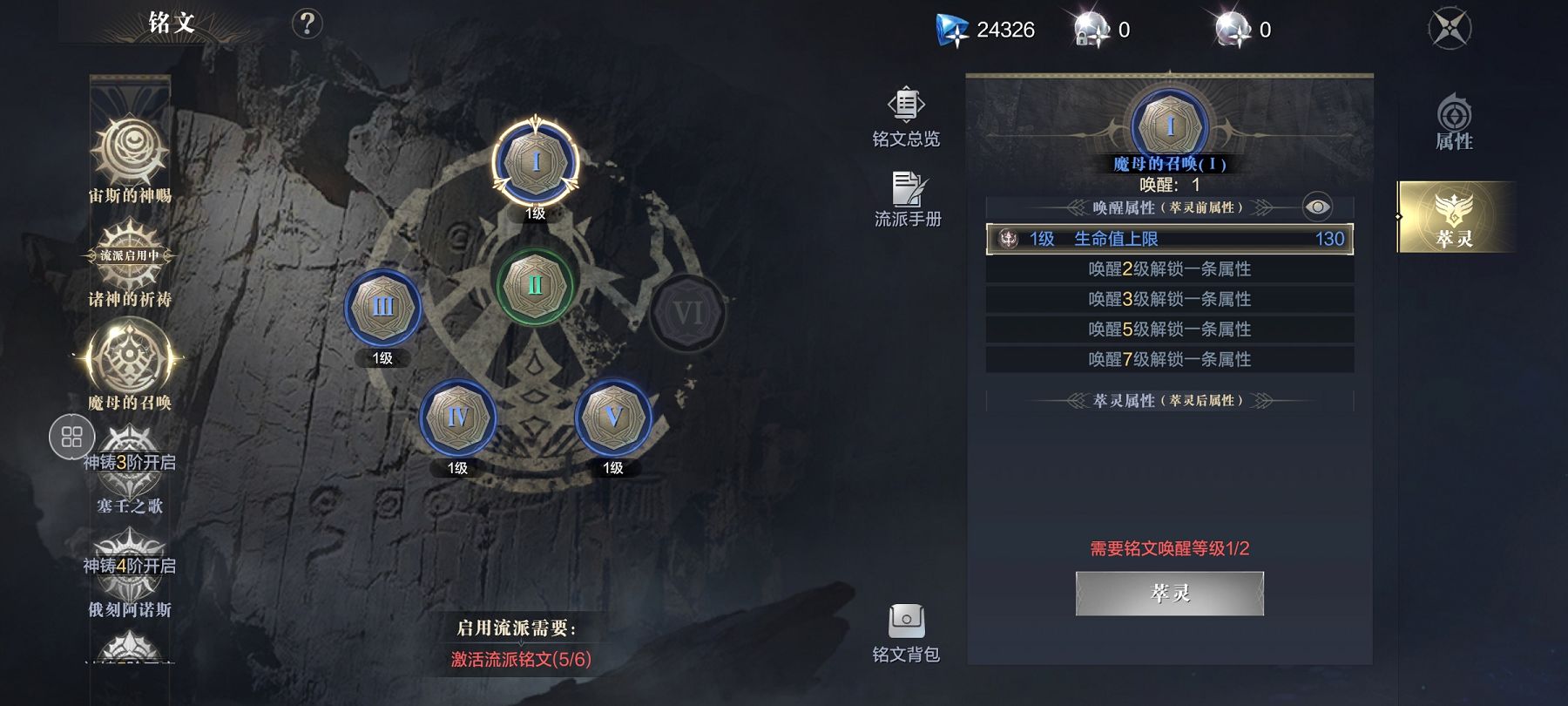Select the 宙斯的神赐 inscription set

coord(130,157)
